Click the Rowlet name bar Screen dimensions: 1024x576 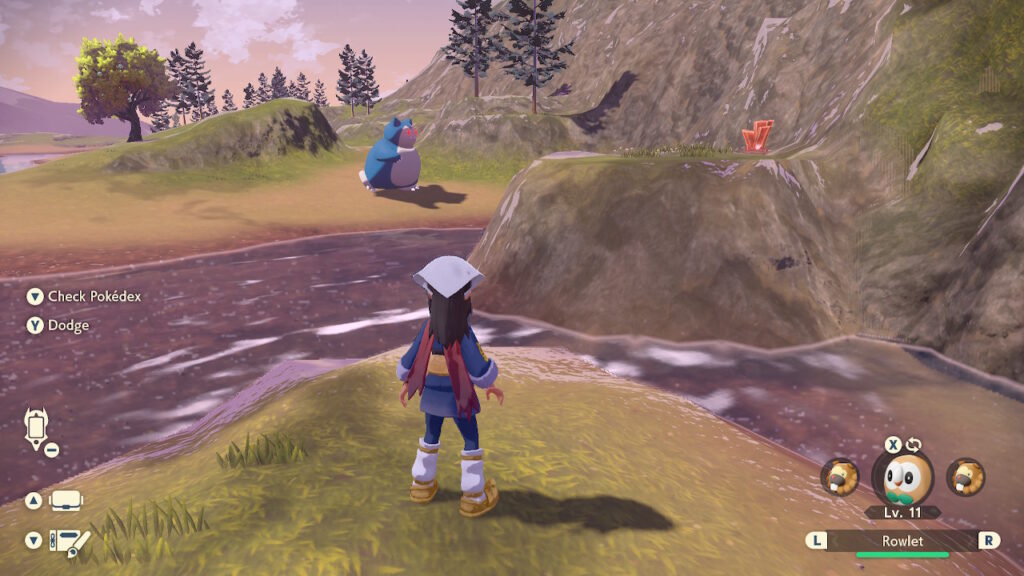click(902, 540)
